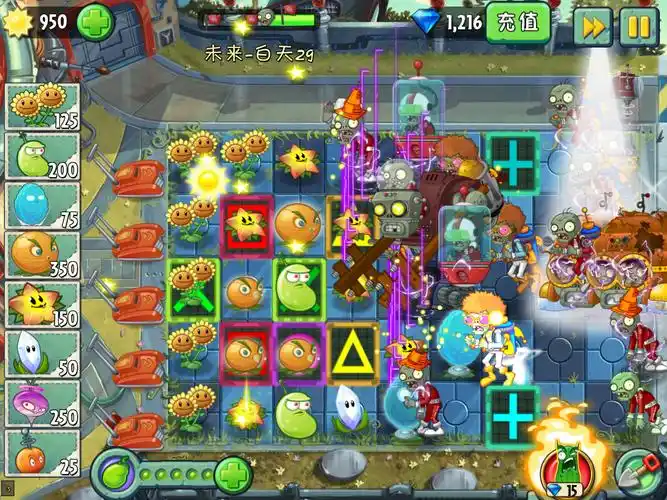This screenshot has height=500, width=667.
Task: Choose the Starfruit seed packet
Action: point(42,304)
